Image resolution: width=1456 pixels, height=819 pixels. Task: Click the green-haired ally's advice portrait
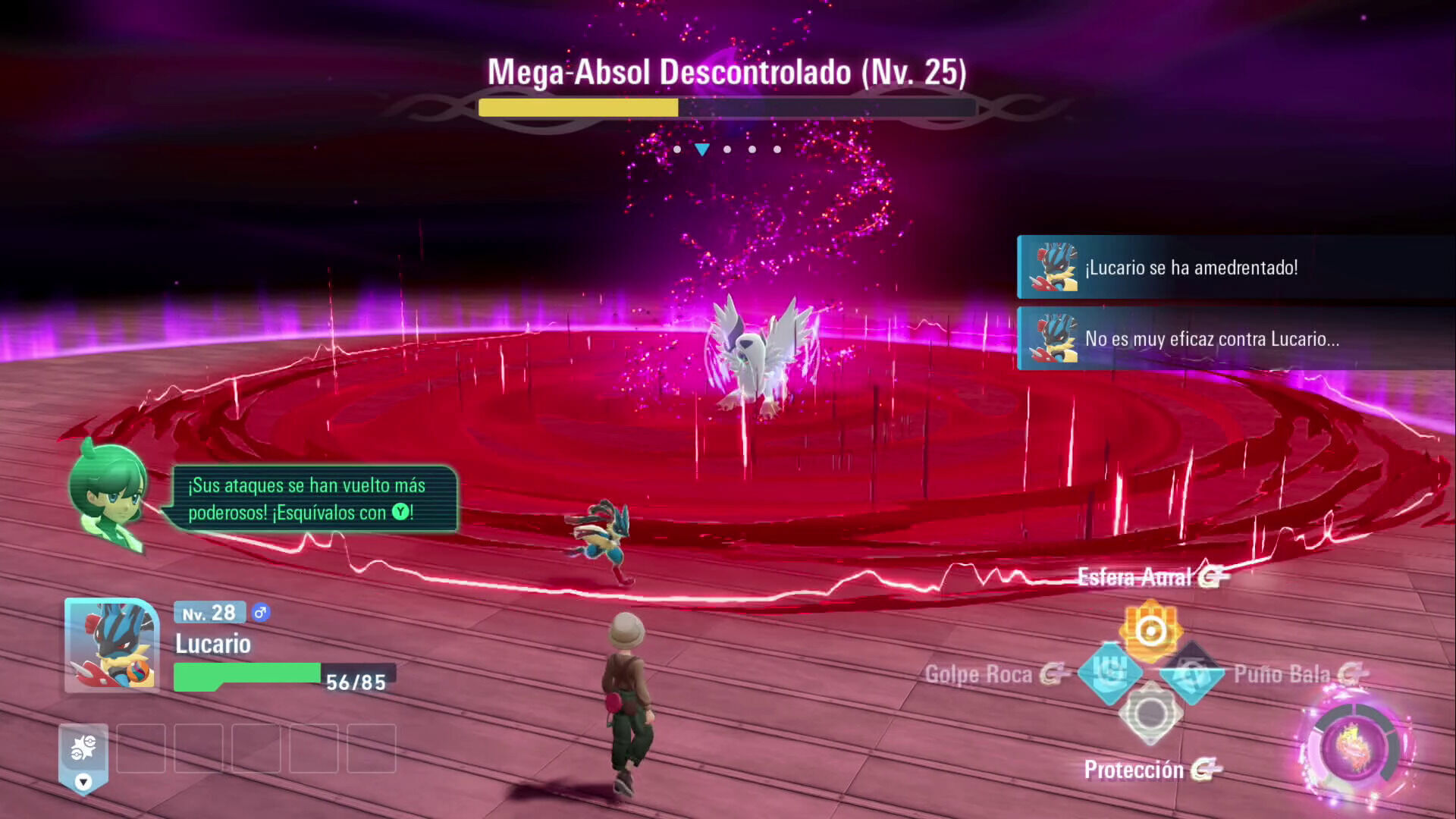tap(108, 493)
